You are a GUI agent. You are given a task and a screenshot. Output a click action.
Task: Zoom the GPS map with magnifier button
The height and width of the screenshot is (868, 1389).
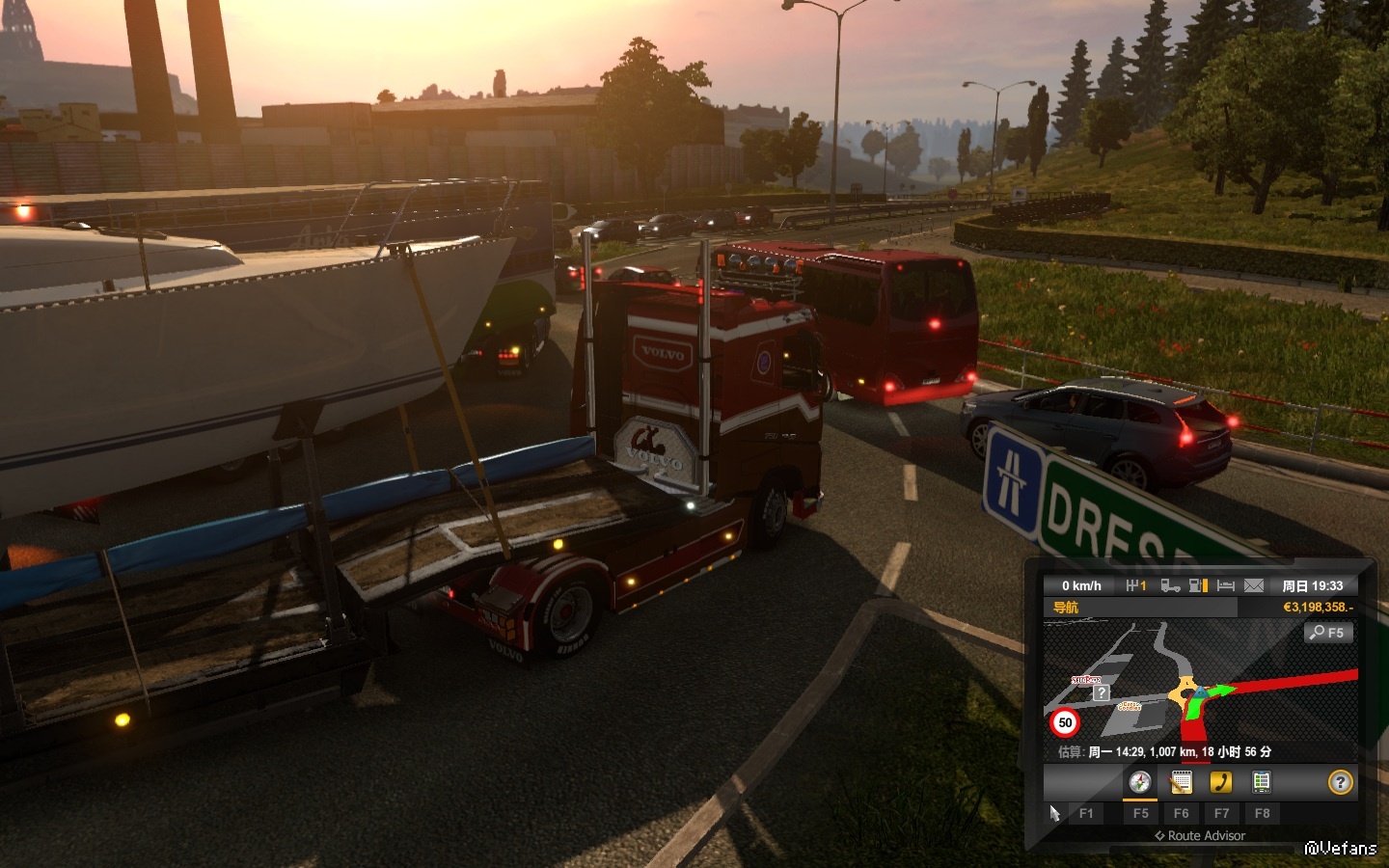point(1328,633)
